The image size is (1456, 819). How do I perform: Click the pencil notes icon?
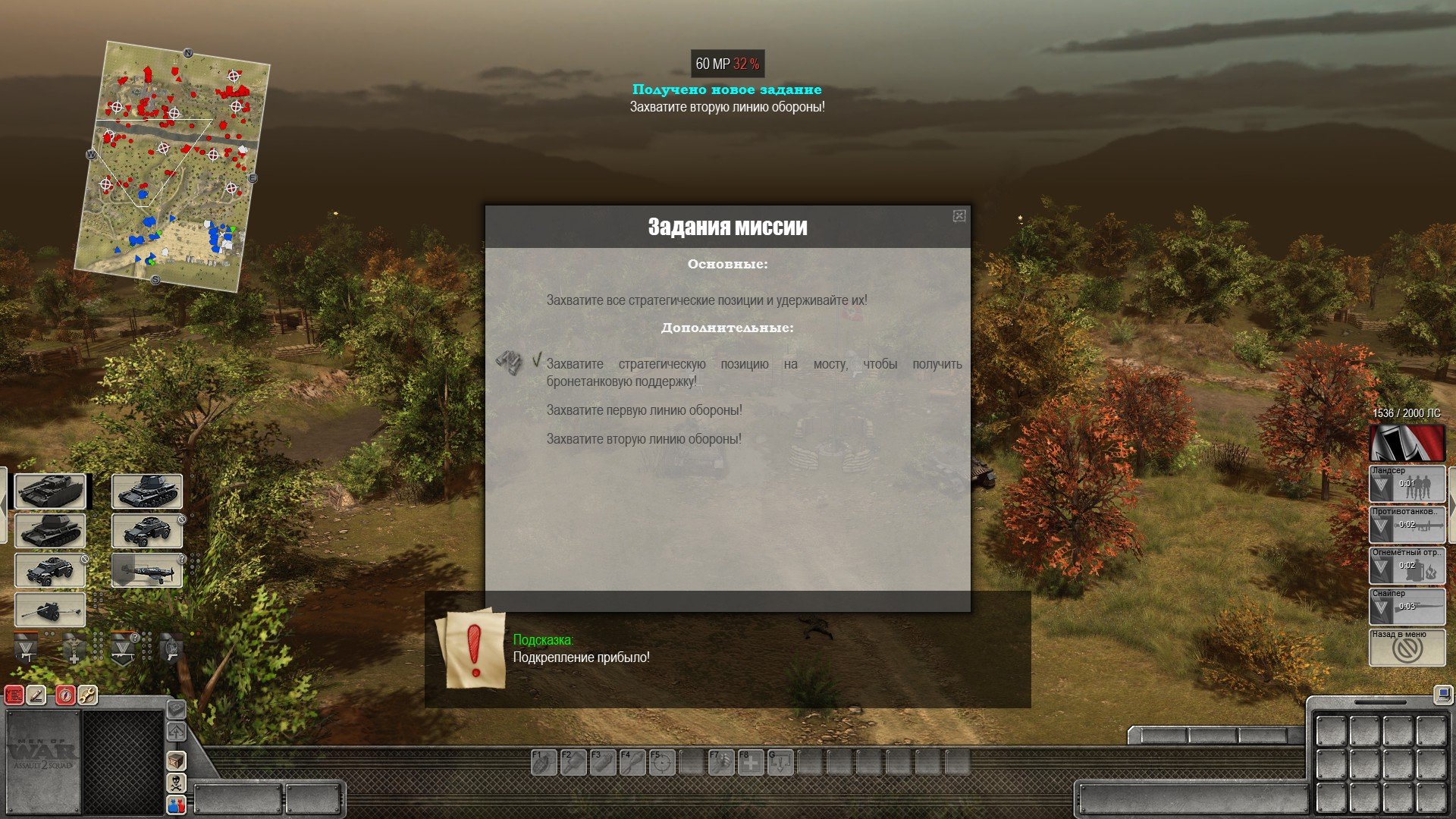click(36, 695)
